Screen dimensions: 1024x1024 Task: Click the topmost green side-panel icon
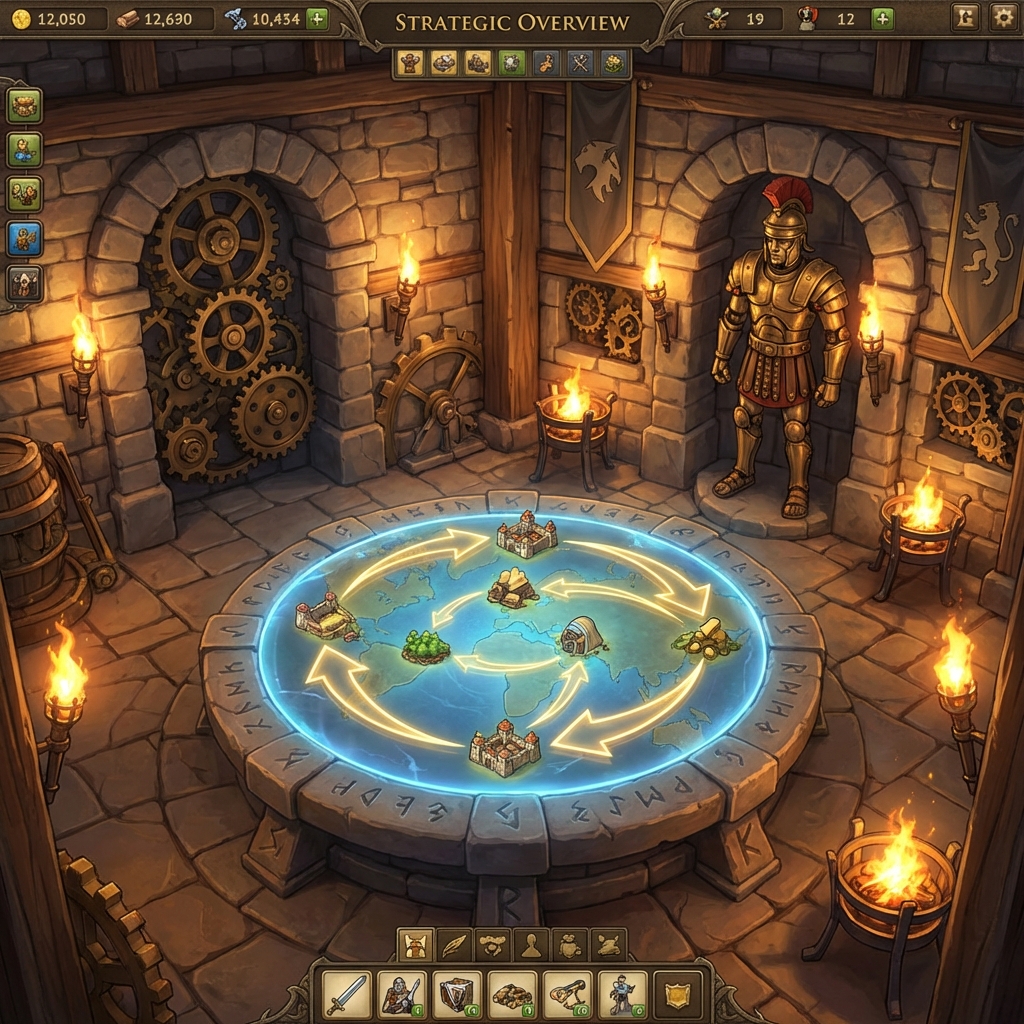[24, 105]
